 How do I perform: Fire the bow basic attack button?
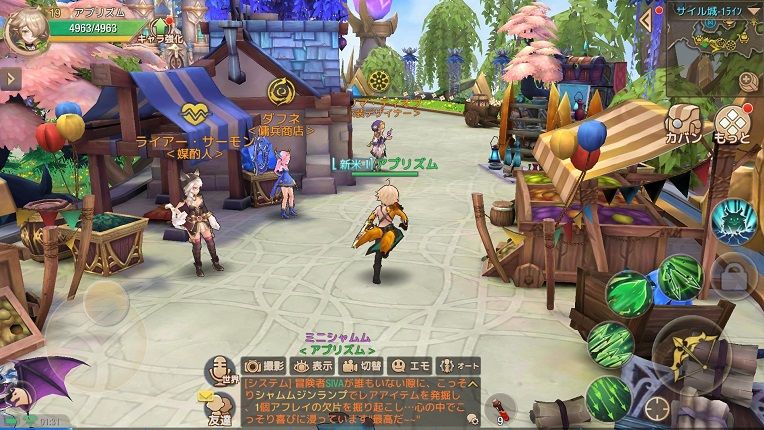(690, 355)
